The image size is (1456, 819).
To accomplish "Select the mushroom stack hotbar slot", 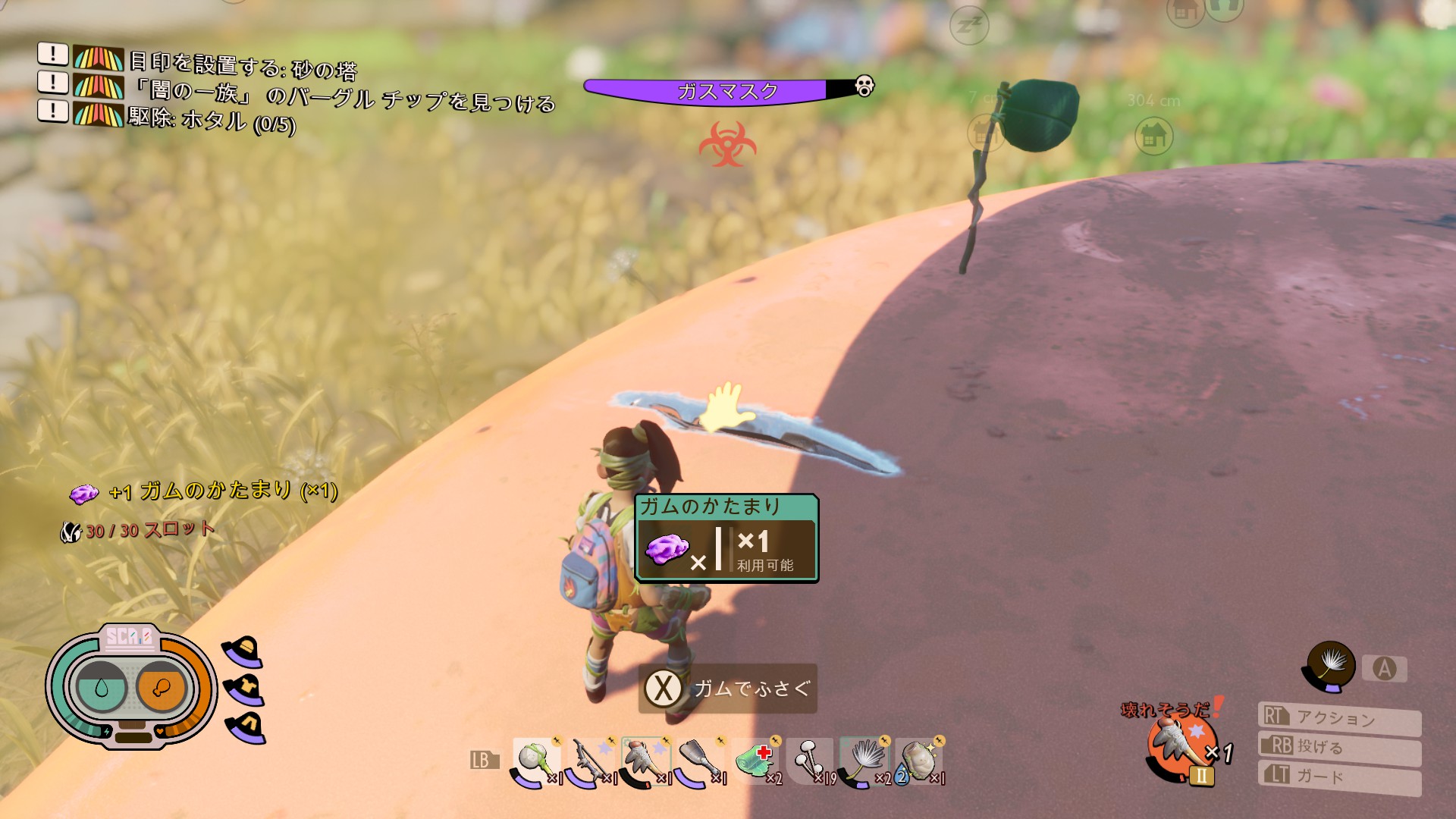I will coord(810,761).
